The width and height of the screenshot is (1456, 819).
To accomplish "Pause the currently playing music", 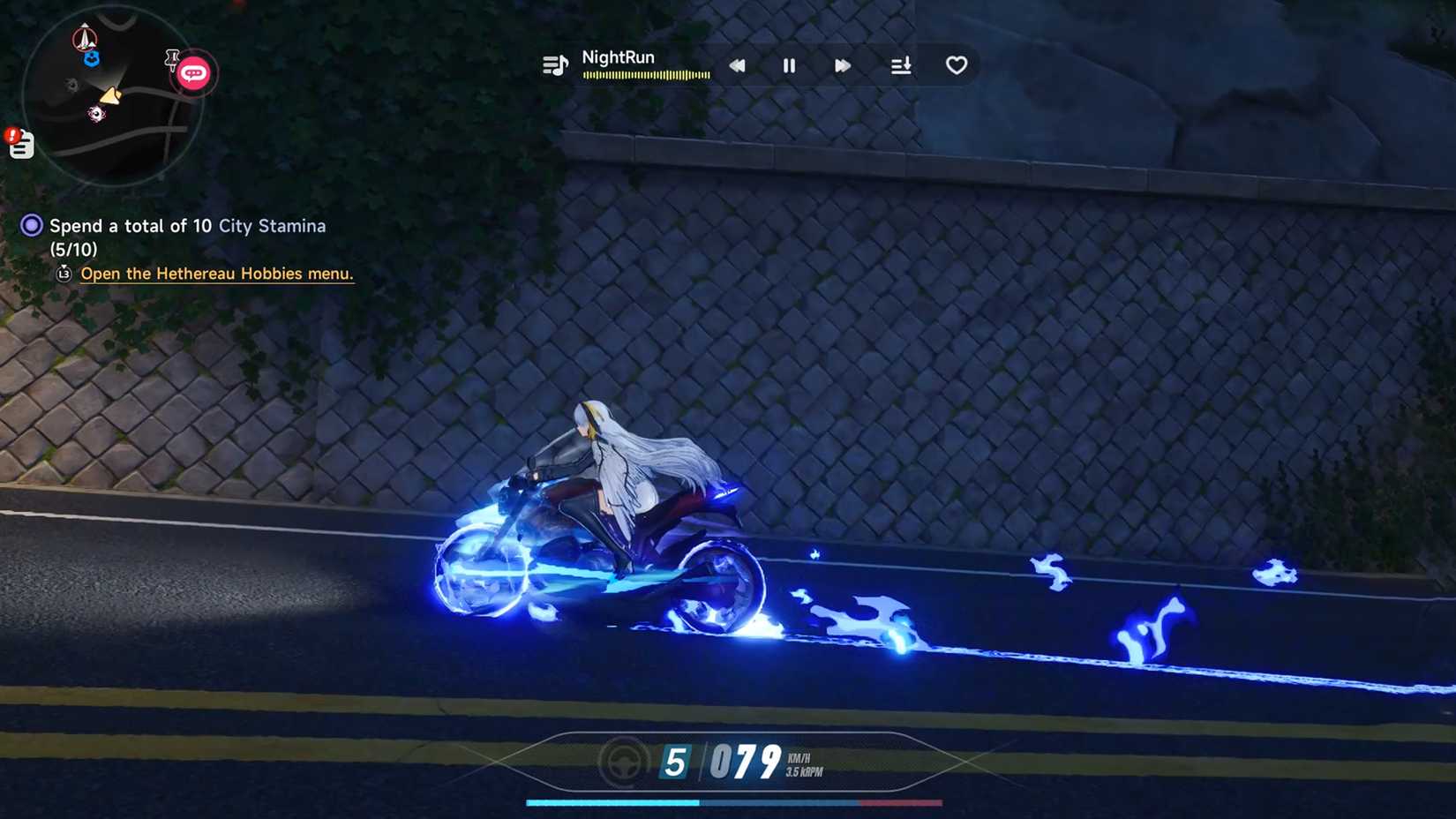I will click(788, 65).
